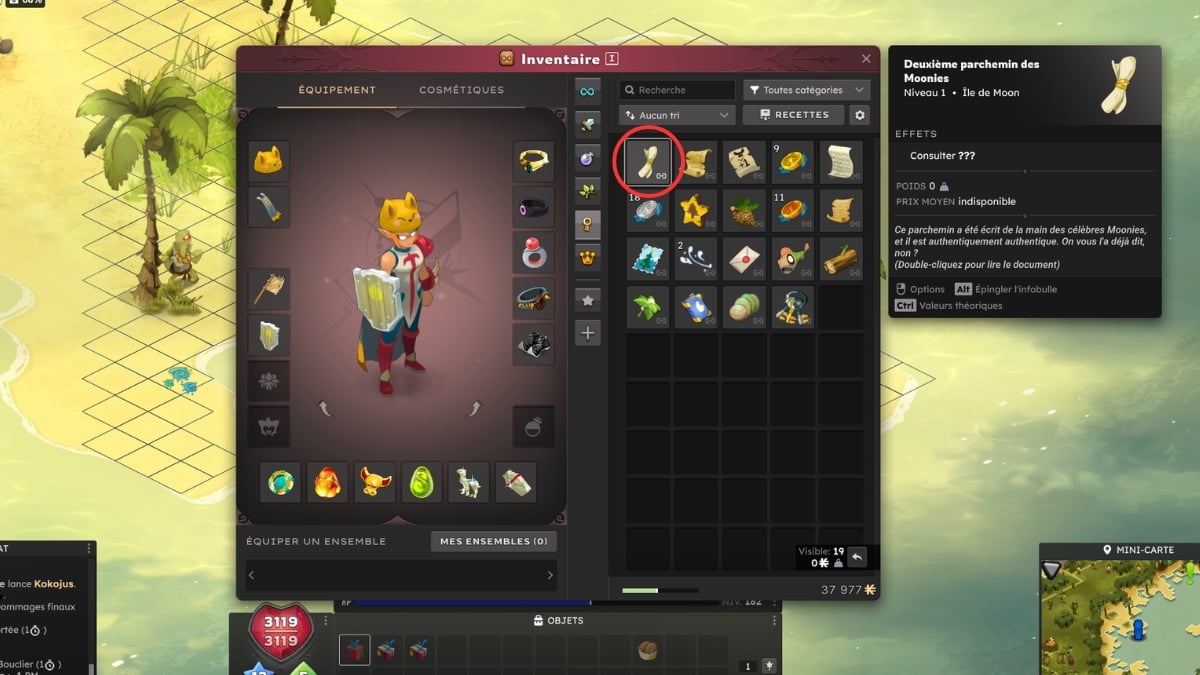
Task: Select the Deuxième parchemin des Moonies scroll
Action: point(650,160)
